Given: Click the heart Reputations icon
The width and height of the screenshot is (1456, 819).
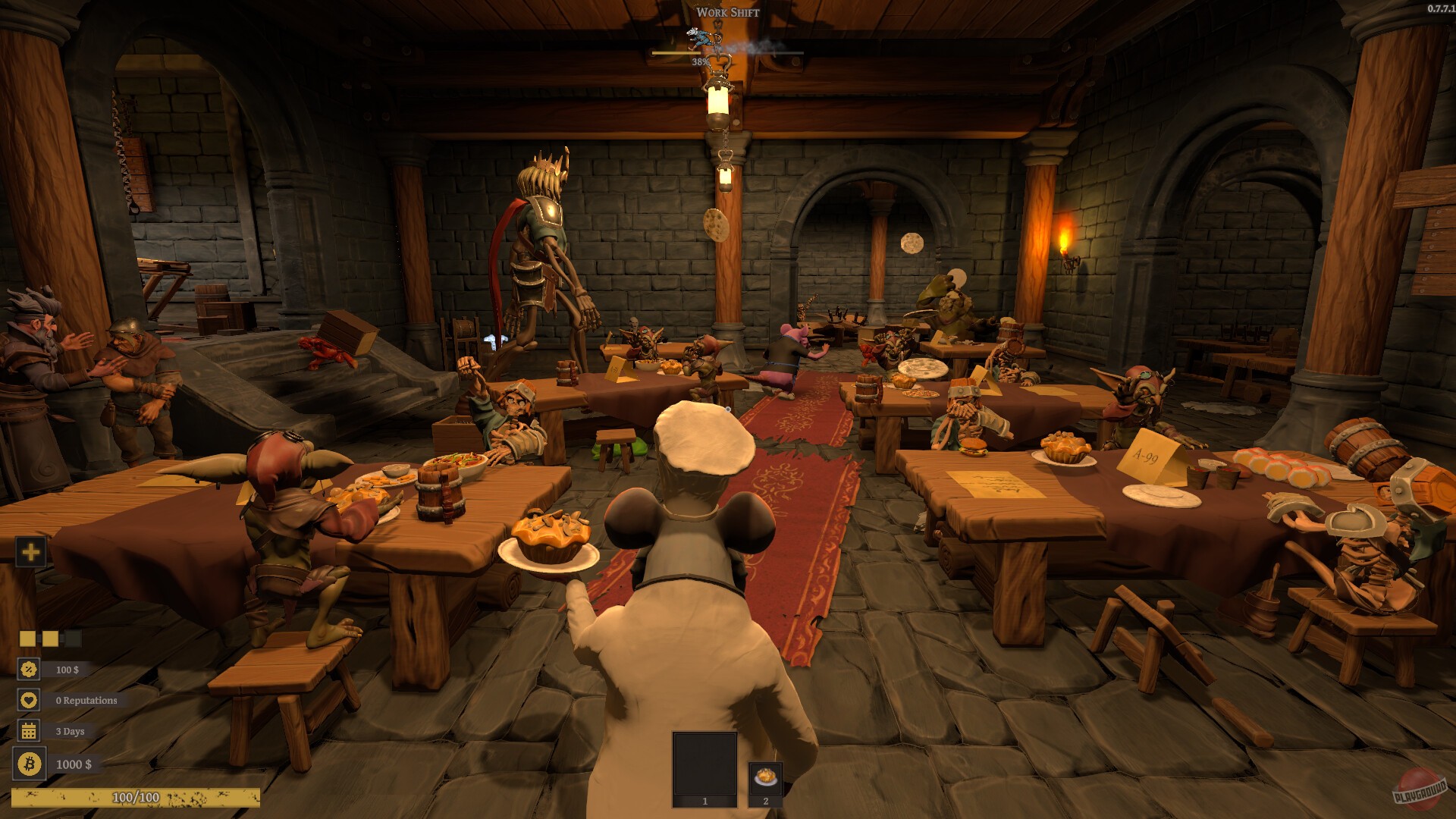Looking at the screenshot, I should 27,701.
